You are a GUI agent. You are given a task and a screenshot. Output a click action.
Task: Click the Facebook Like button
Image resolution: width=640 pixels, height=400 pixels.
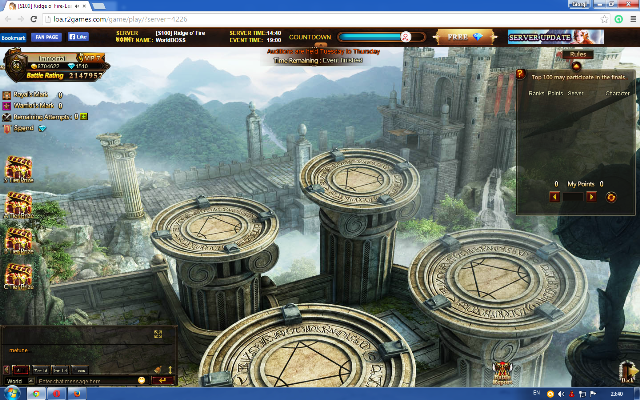coord(76,37)
